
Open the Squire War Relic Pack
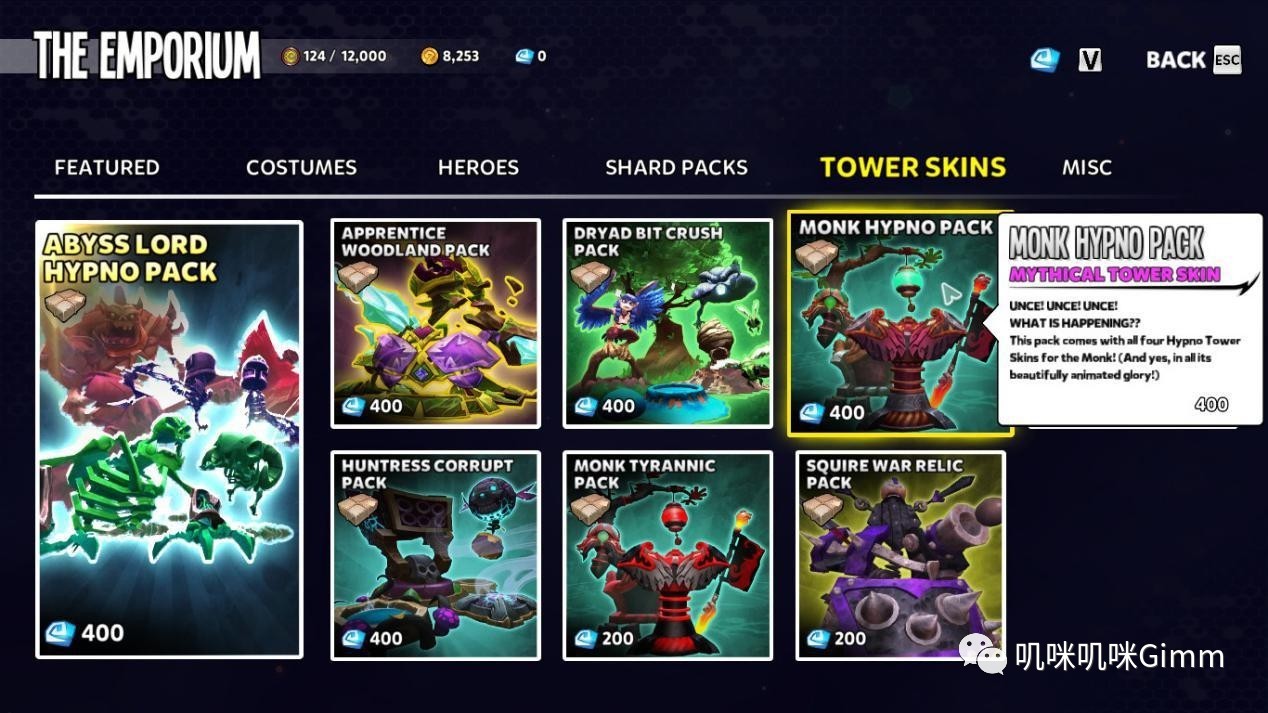tap(900, 555)
